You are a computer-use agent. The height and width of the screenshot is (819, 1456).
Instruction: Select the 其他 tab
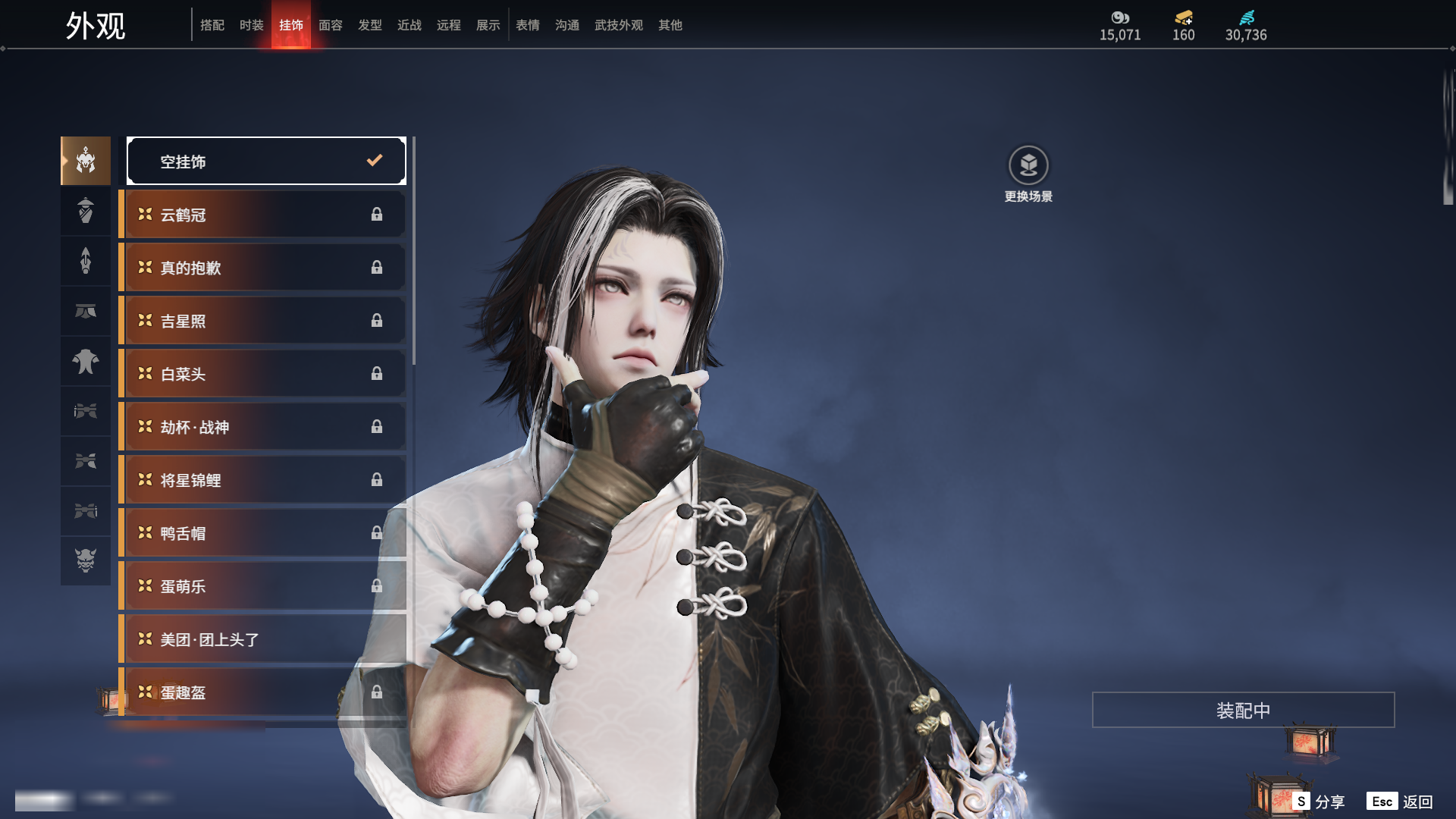pos(670,25)
